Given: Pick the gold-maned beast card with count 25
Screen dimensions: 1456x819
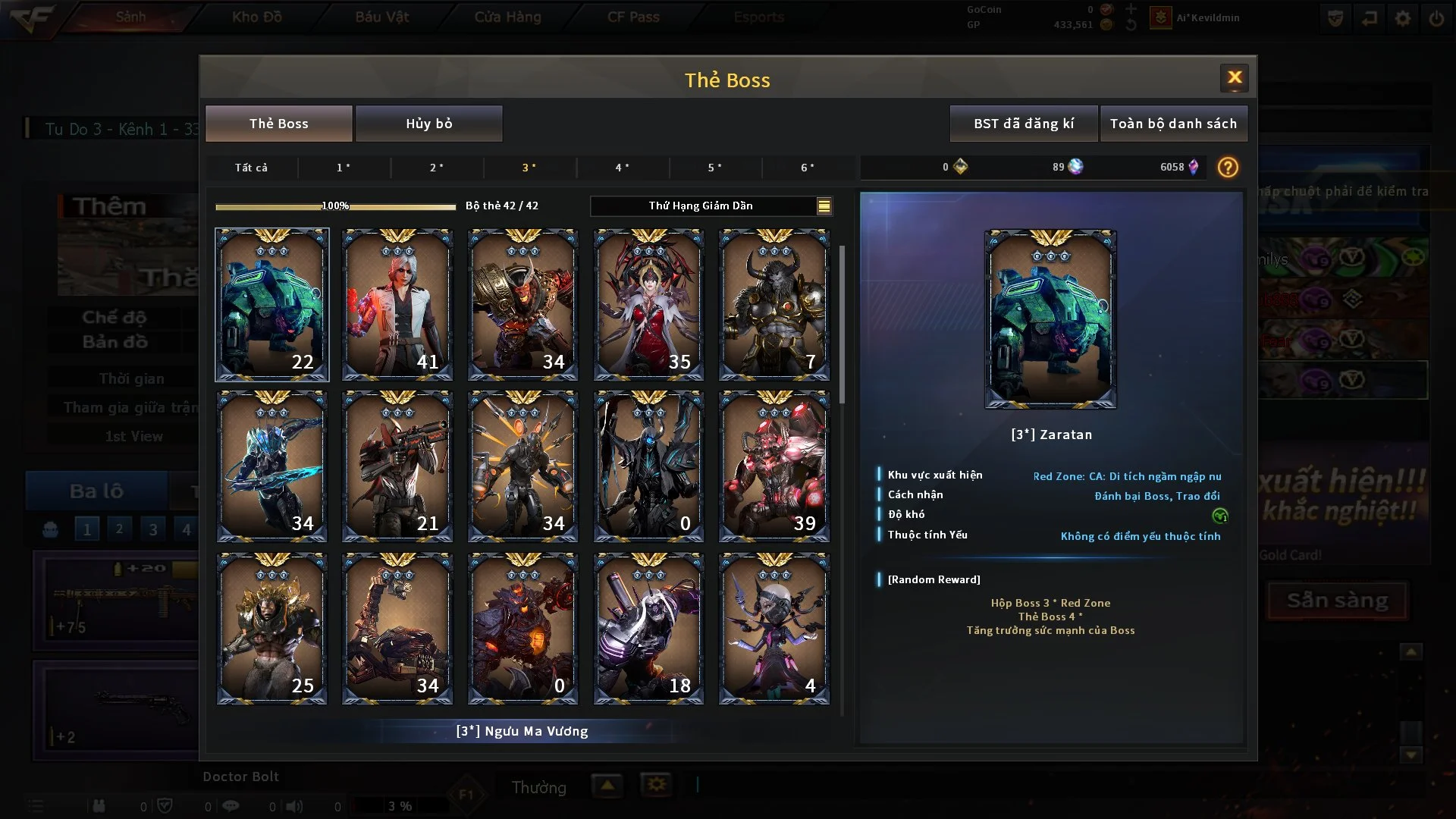Looking at the screenshot, I should coord(272,629).
